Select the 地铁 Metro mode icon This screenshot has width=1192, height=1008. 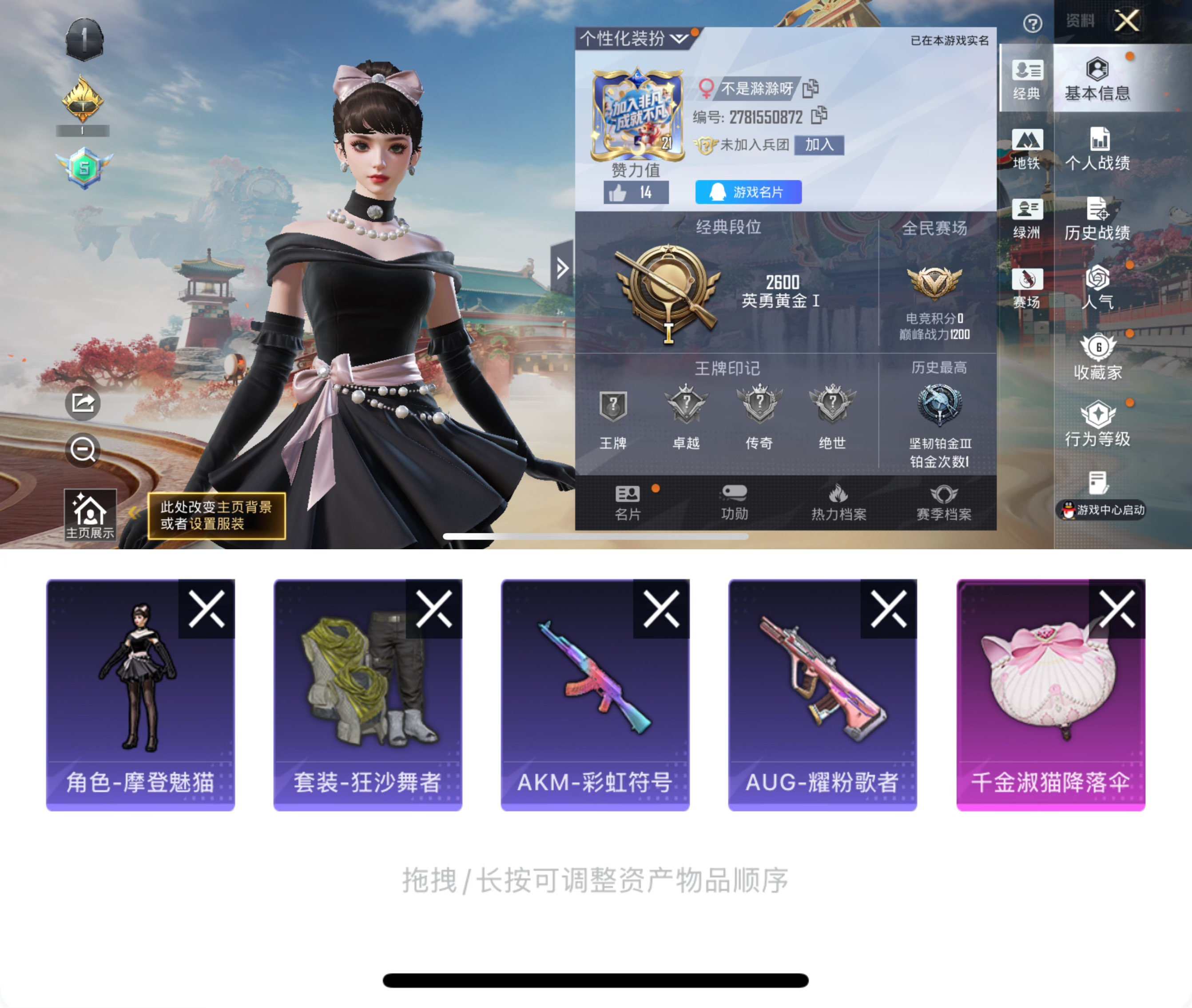tap(1027, 149)
